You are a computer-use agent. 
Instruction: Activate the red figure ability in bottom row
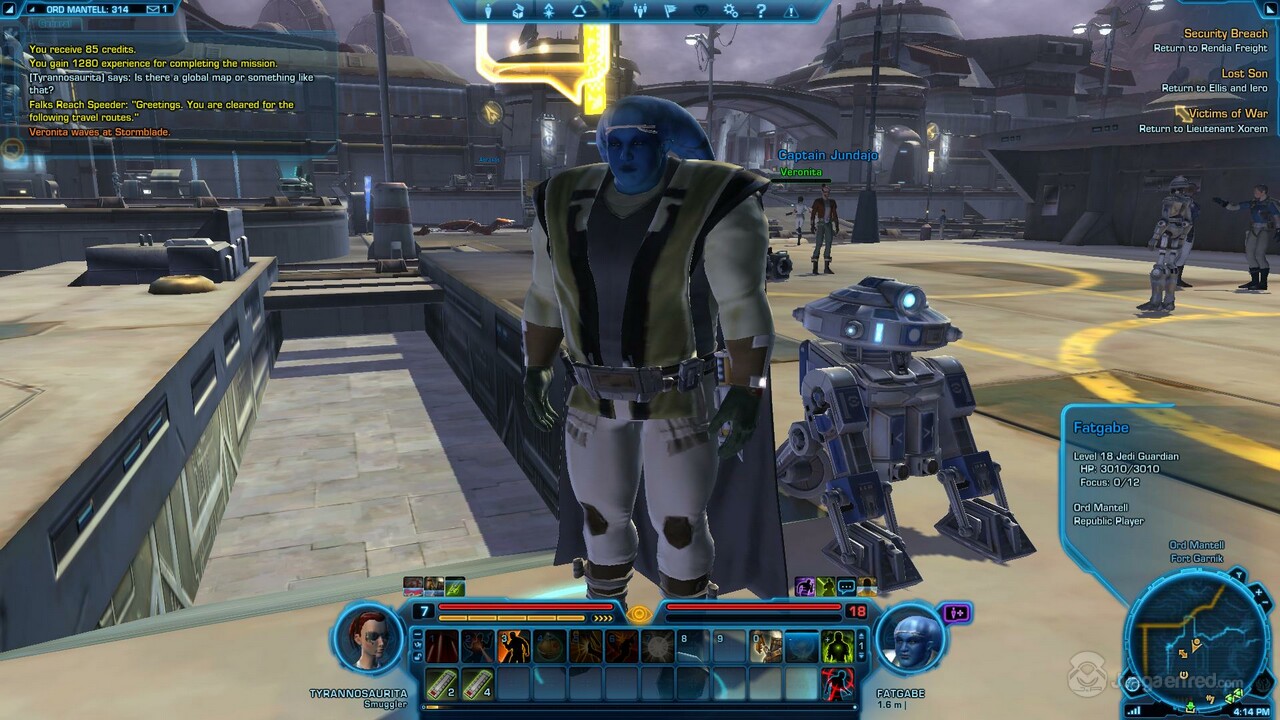coord(837,684)
